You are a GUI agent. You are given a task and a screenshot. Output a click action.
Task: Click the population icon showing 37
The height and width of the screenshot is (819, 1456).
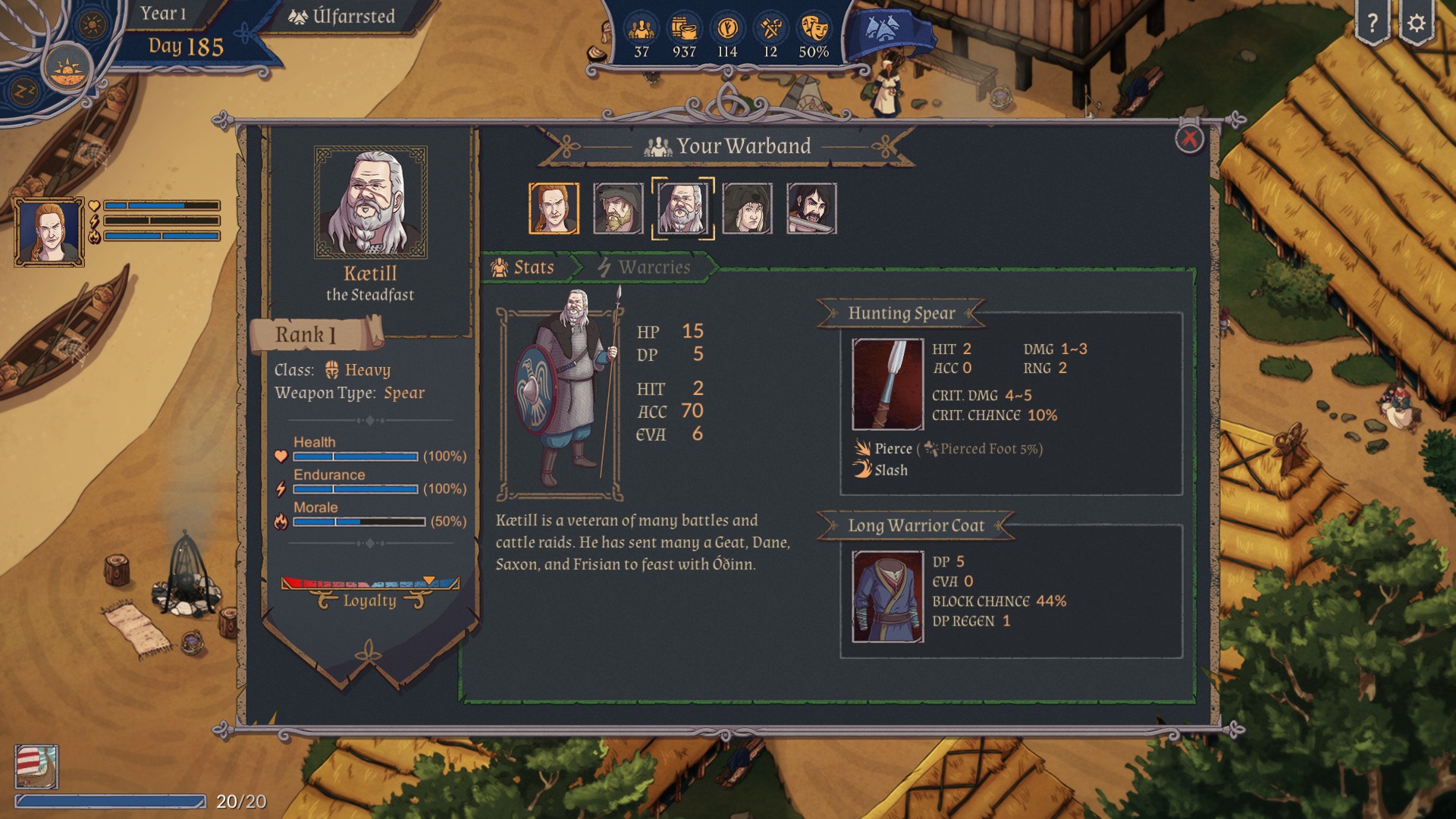(642, 30)
